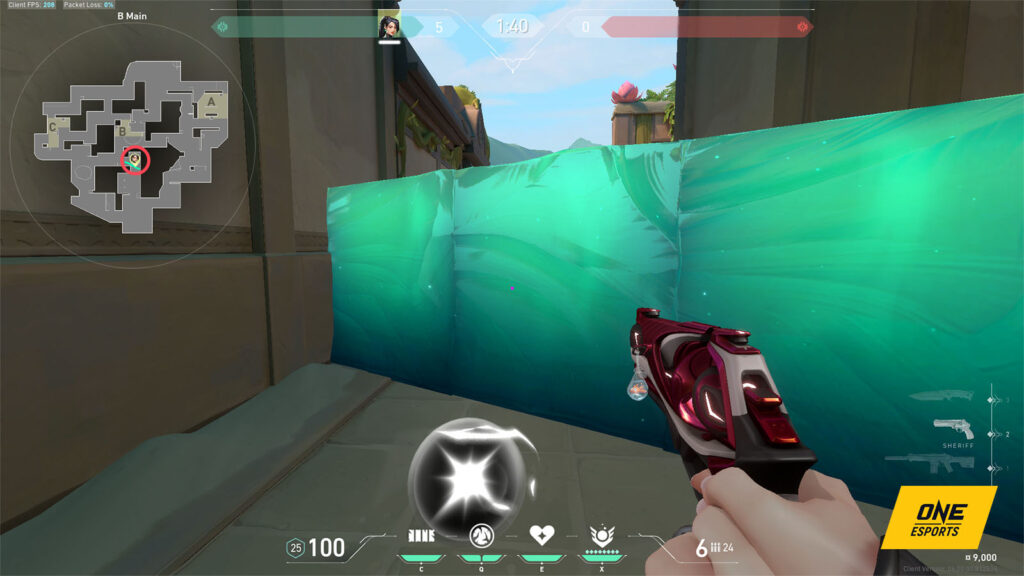The width and height of the screenshot is (1024, 576).
Task: Switch to the Sheriff revolver slot
Action: (x=954, y=430)
